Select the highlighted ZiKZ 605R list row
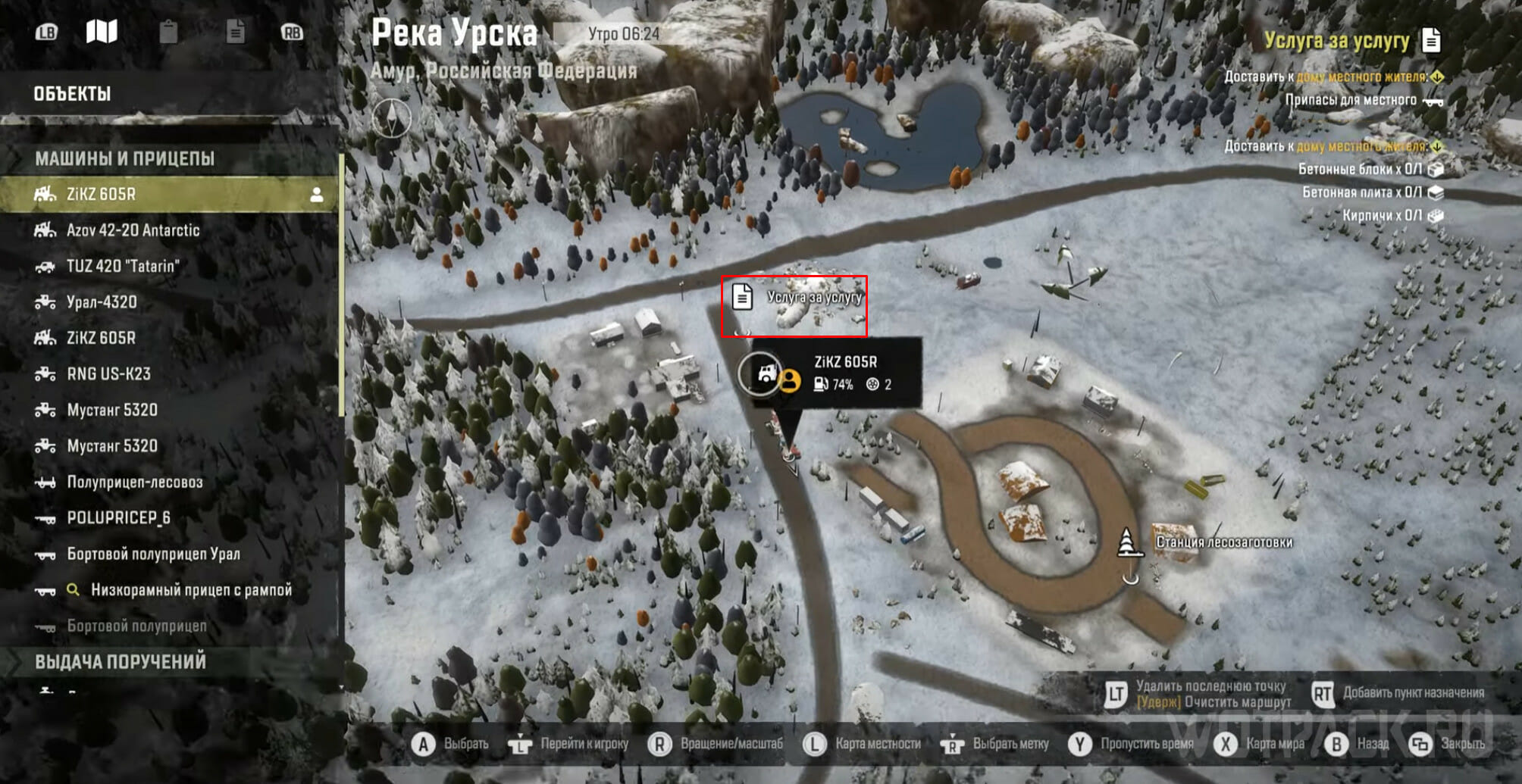The image size is (1522, 784). coord(170,194)
